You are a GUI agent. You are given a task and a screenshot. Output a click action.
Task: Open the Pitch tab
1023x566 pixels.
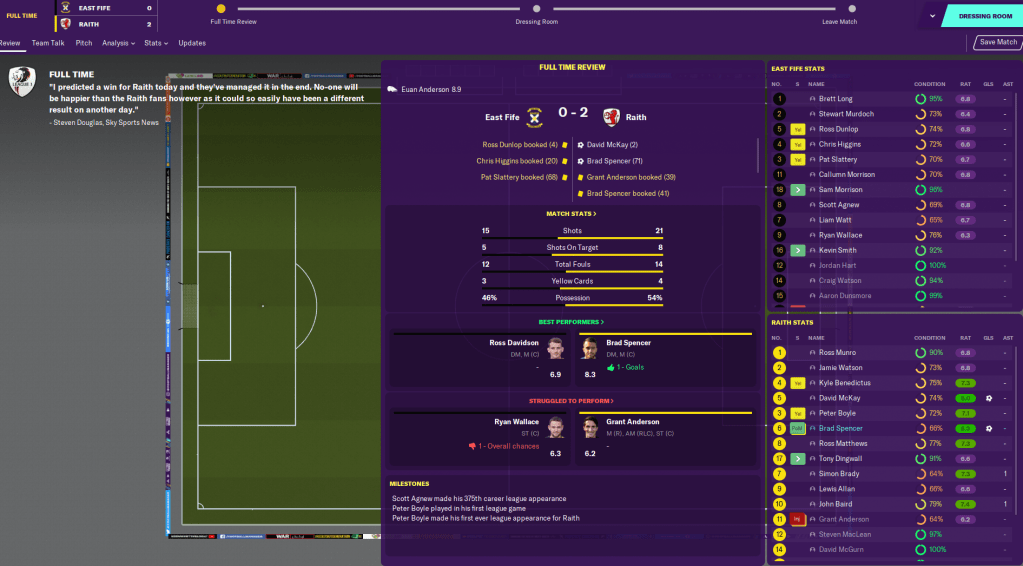coord(84,43)
